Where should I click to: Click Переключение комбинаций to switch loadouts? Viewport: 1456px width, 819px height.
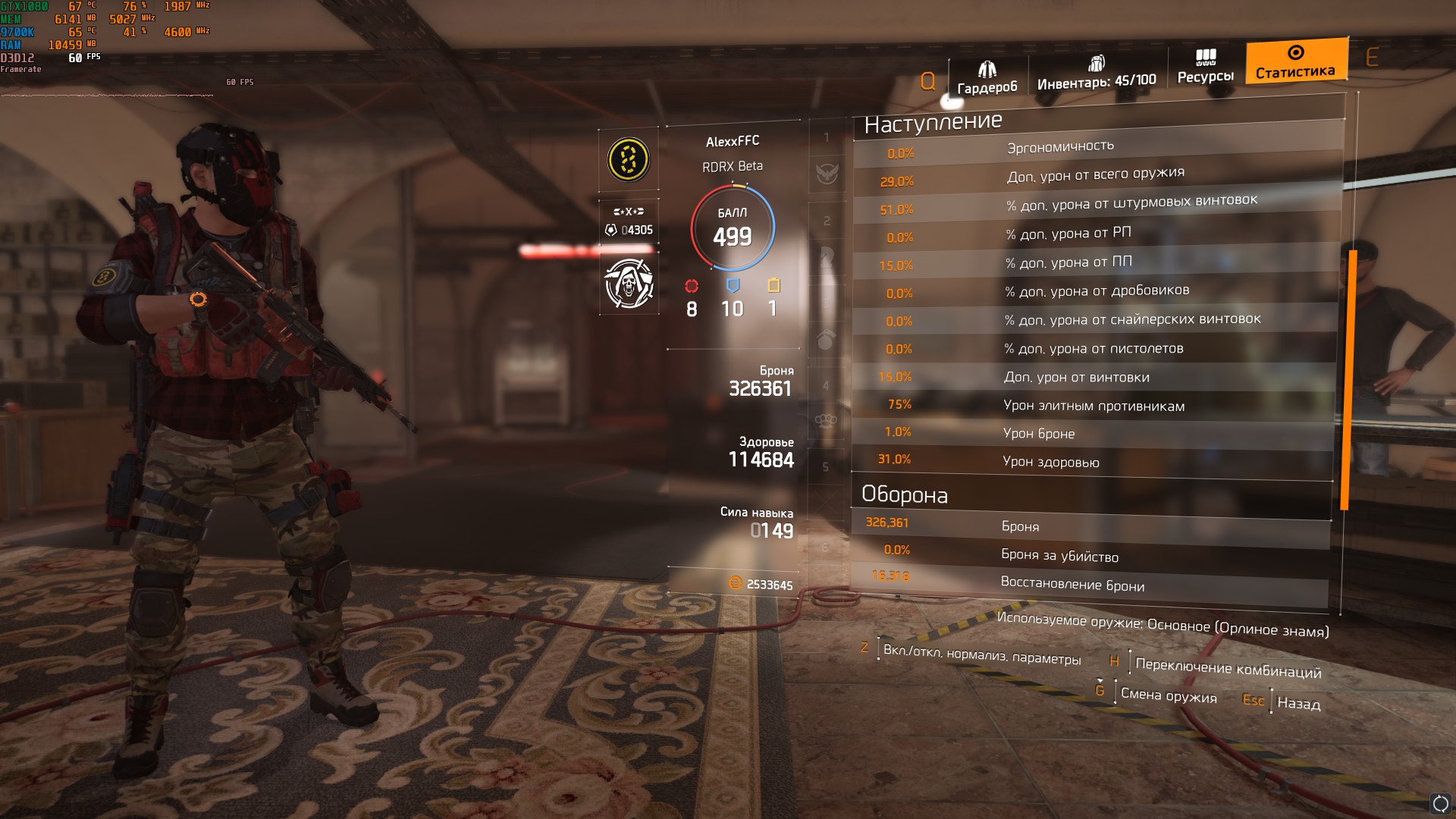1227,668
